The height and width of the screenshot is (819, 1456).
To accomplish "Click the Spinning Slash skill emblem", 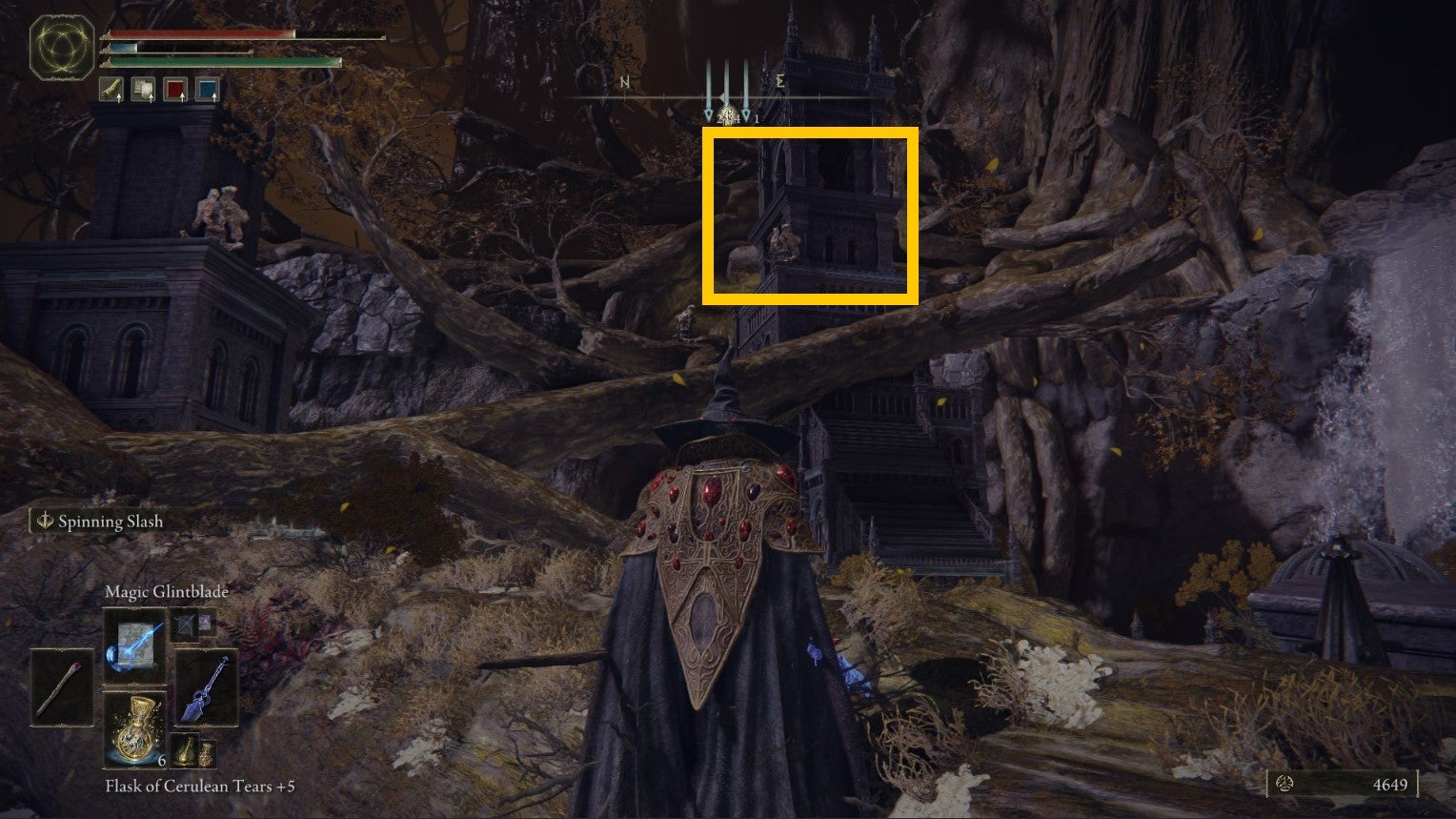I will tap(44, 522).
